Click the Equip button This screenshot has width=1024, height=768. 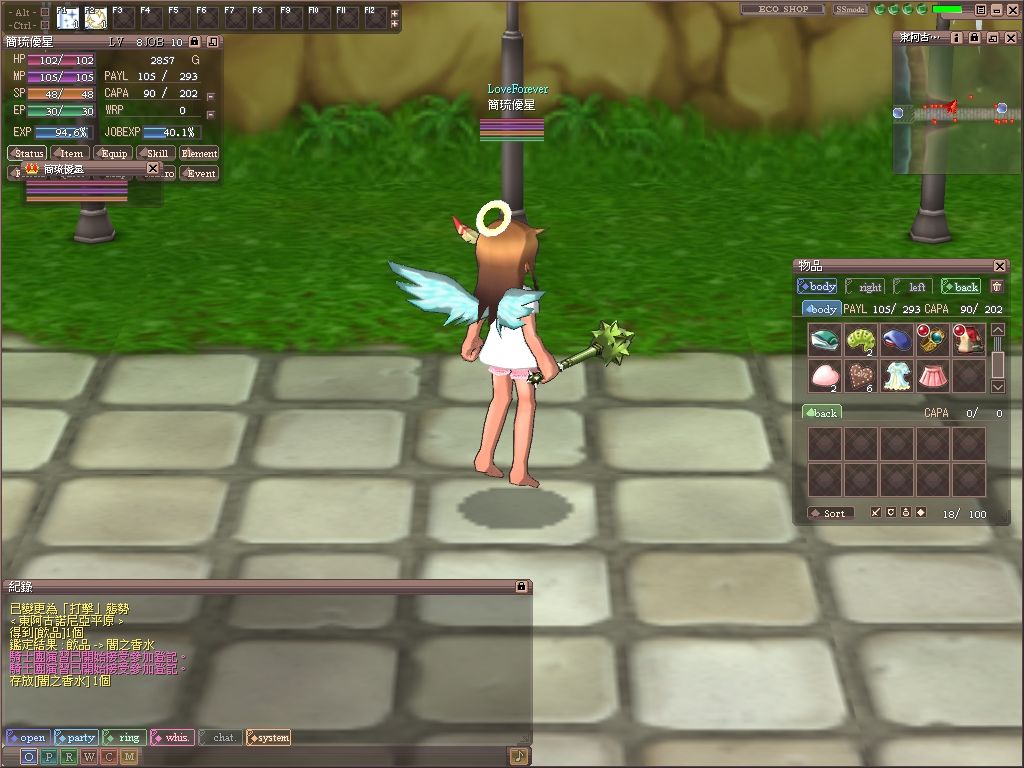point(113,153)
